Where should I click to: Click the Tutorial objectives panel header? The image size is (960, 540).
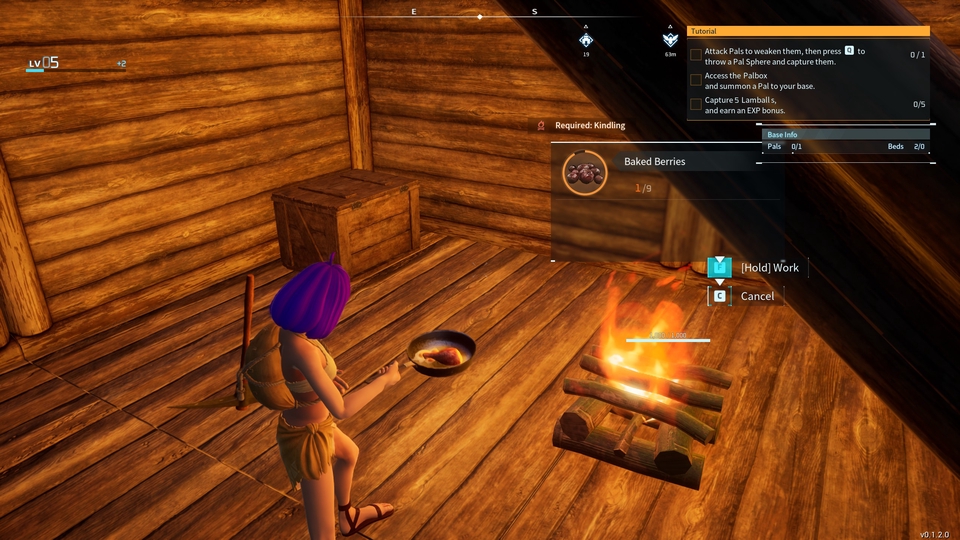(808, 31)
